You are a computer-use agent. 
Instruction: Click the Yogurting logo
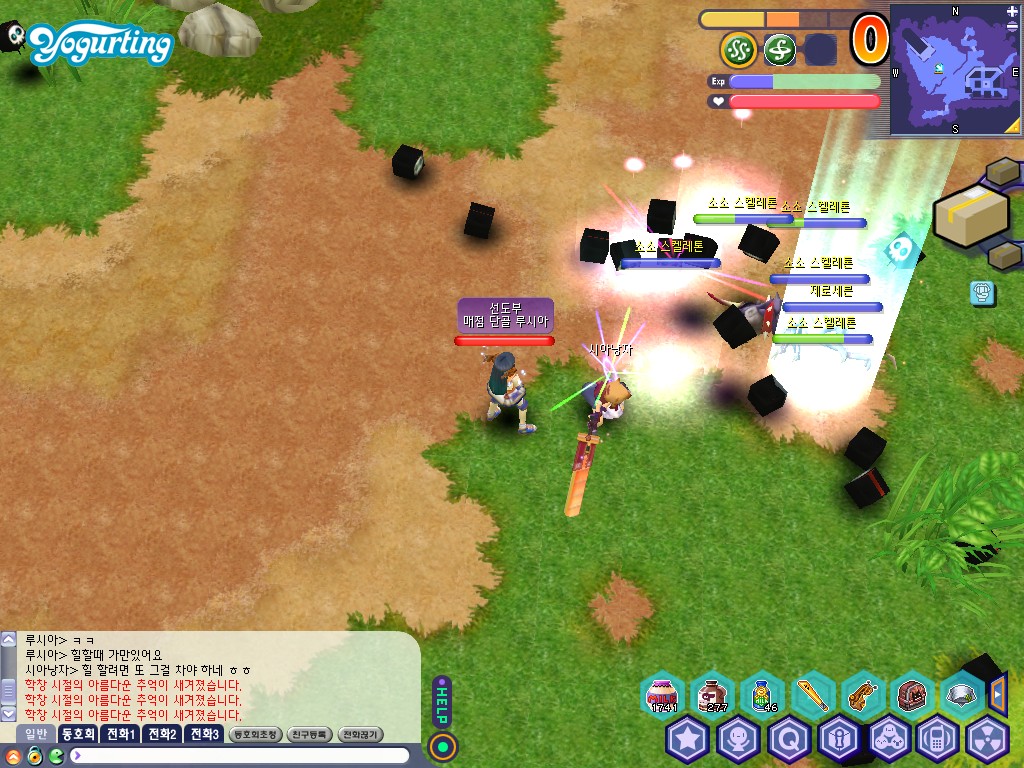tap(100, 44)
